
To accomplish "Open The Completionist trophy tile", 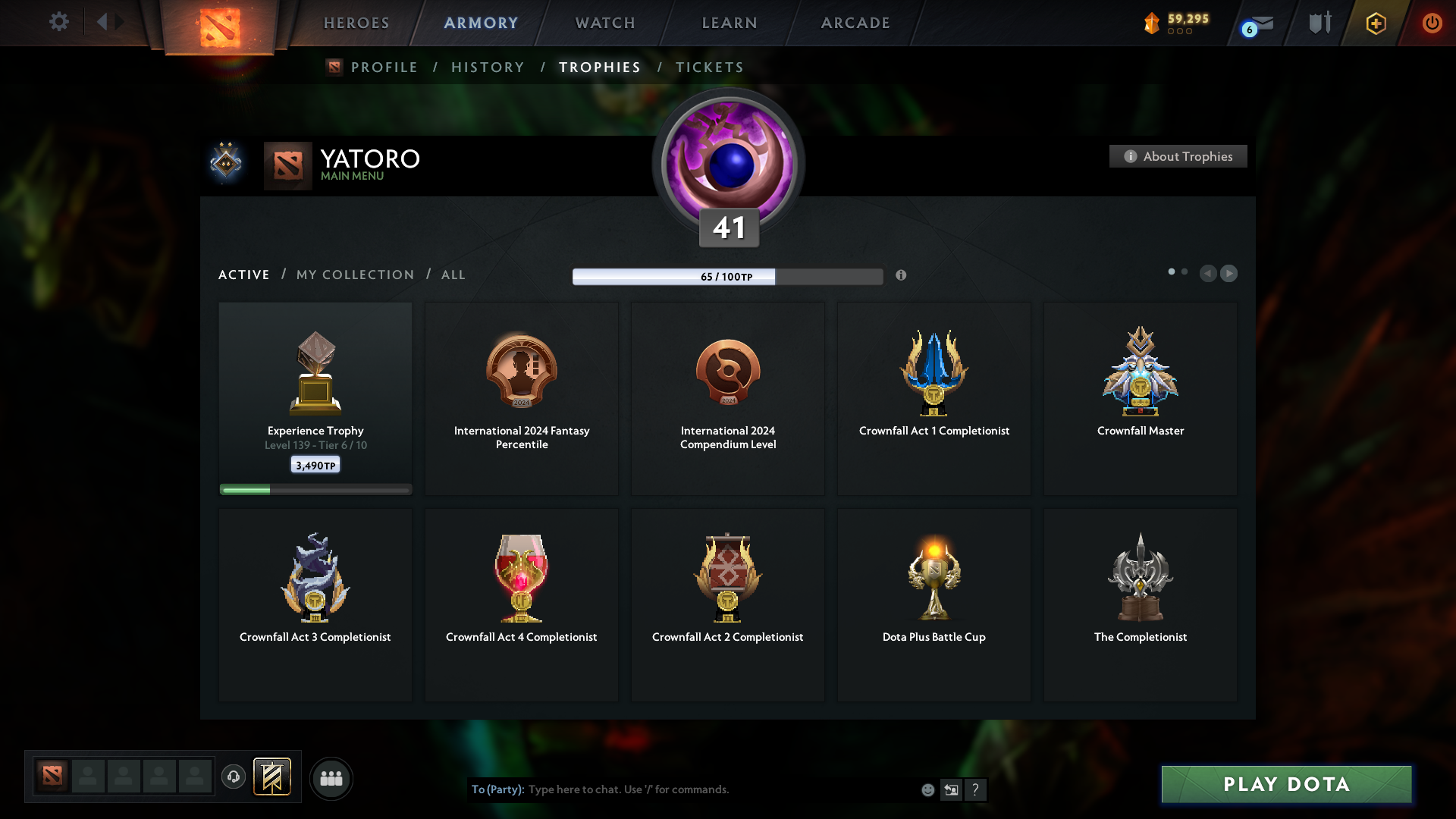I will [1140, 604].
